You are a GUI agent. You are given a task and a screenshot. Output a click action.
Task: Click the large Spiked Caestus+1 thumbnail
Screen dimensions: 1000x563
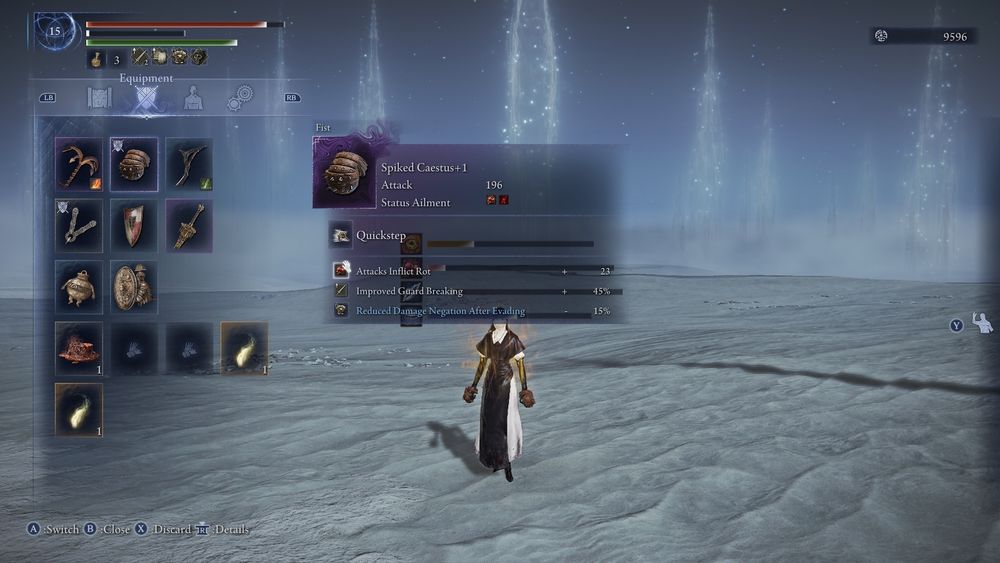345,174
